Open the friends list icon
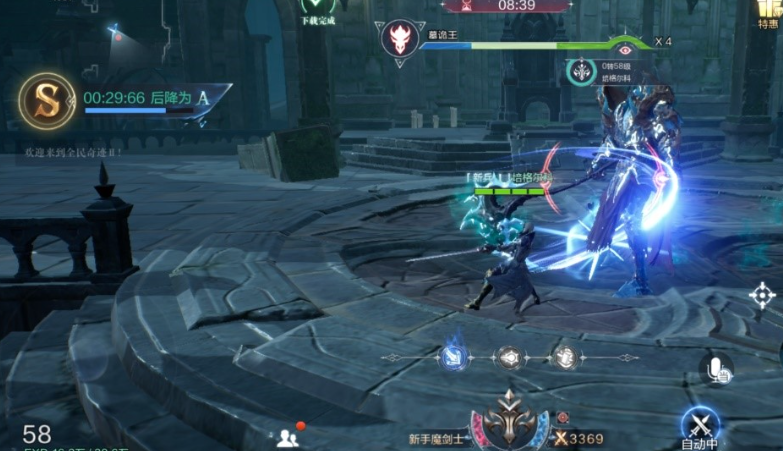Screen dimensions: 783x451 289,436
